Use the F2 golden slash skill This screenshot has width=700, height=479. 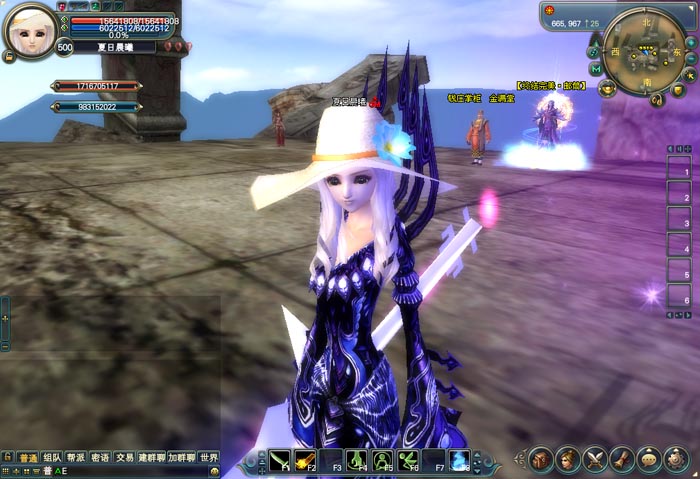click(305, 461)
